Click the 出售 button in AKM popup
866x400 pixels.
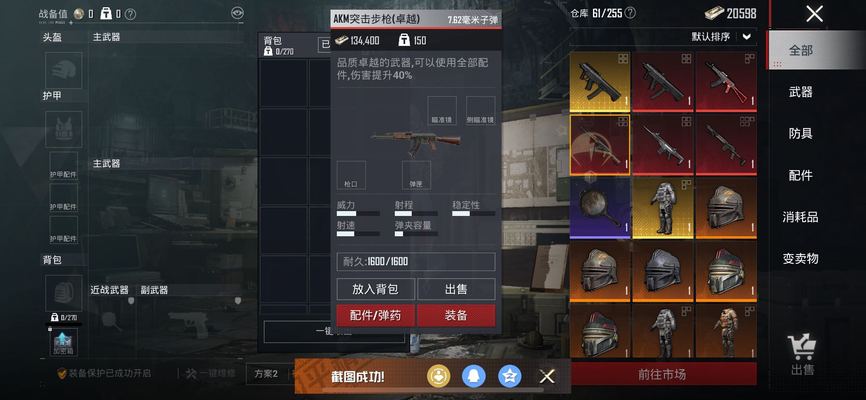point(455,289)
